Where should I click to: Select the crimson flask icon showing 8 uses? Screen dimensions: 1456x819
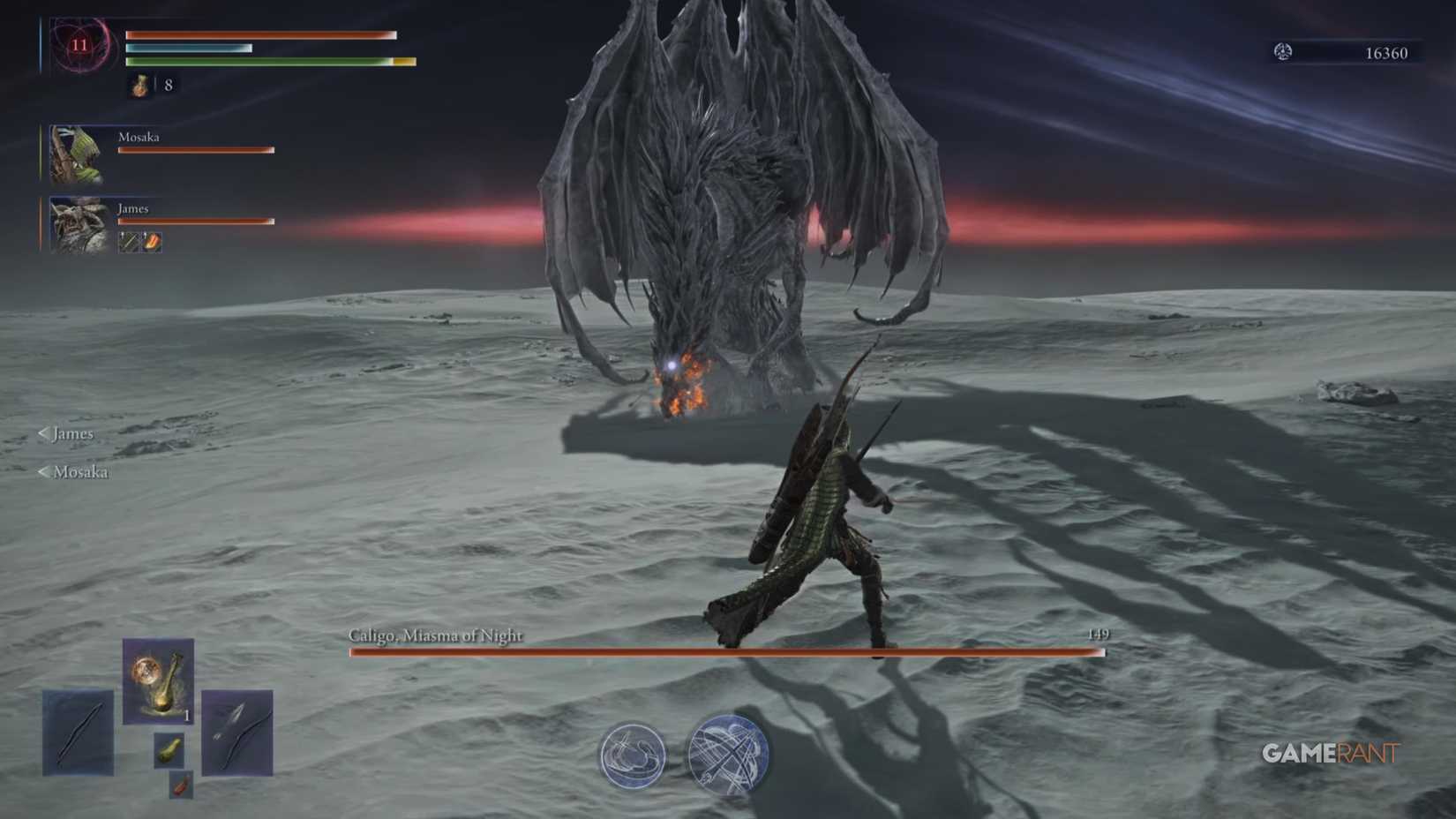click(x=139, y=87)
